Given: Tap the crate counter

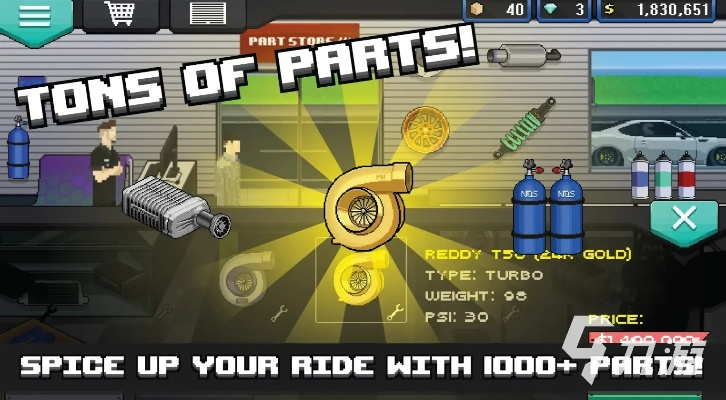Looking at the screenshot, I should tap(500, 10).
